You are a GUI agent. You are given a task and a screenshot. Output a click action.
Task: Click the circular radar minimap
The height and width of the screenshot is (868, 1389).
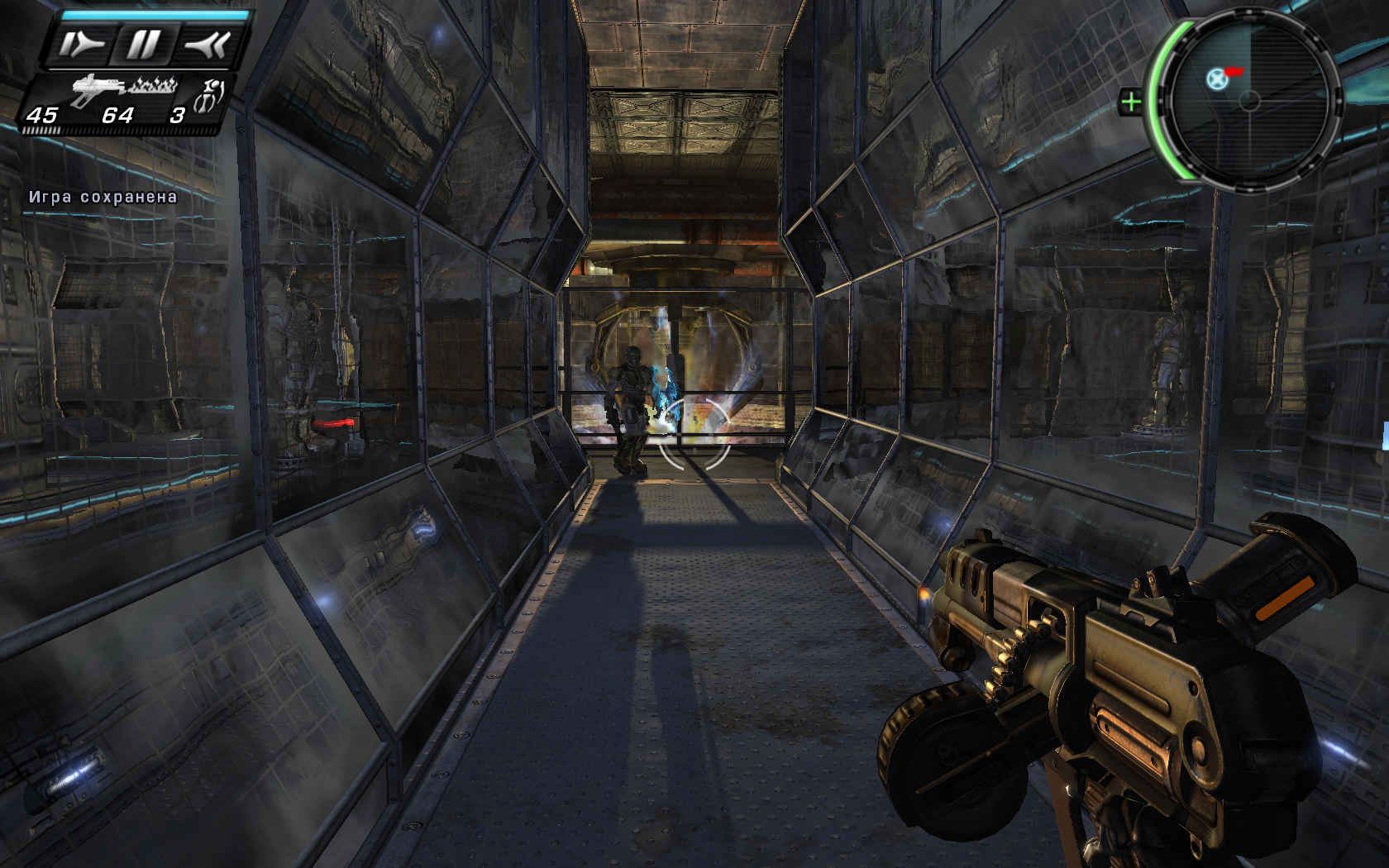(x=1249, y=101)
